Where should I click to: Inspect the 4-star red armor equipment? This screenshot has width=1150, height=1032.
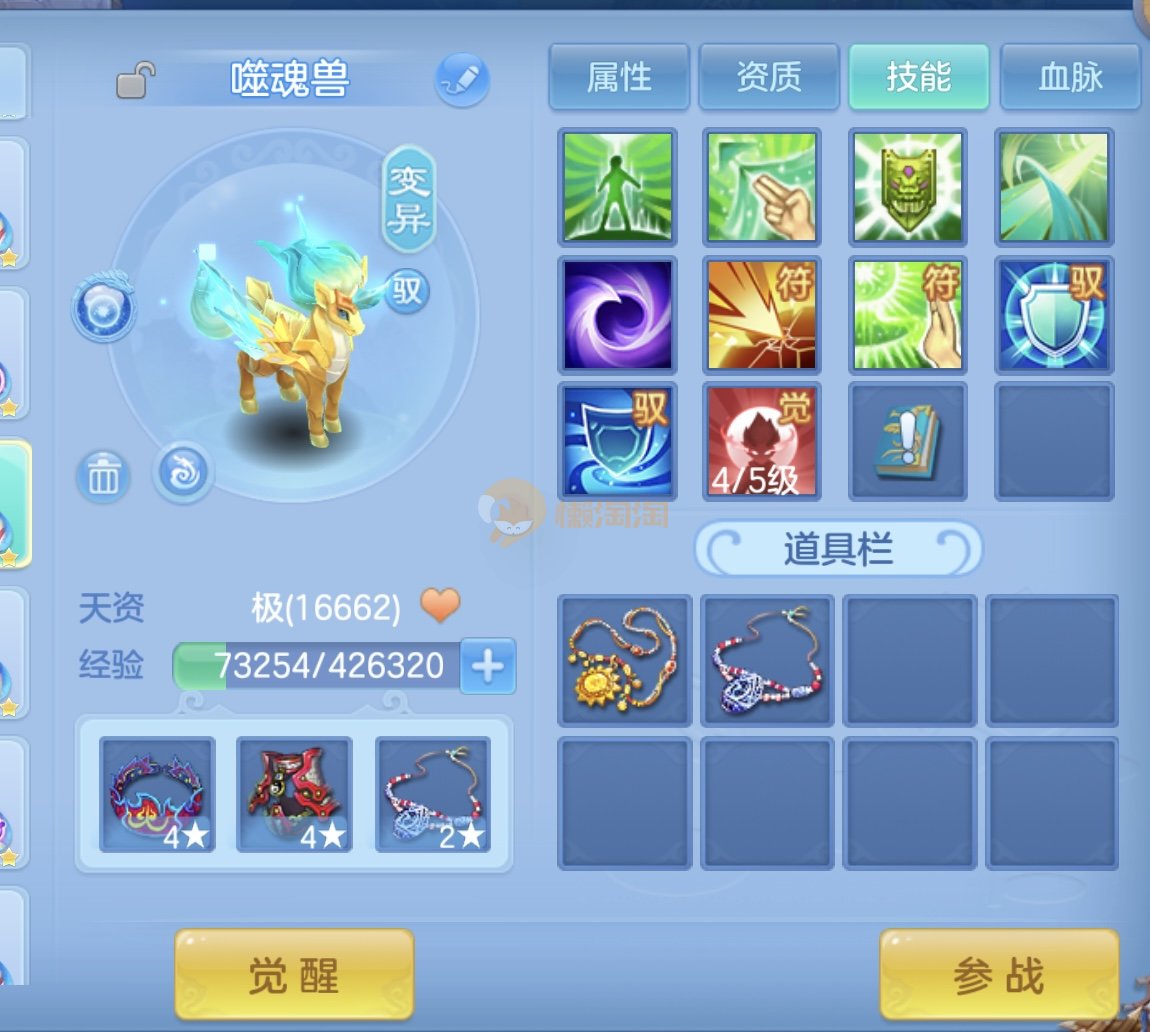[x=294, y=795]
